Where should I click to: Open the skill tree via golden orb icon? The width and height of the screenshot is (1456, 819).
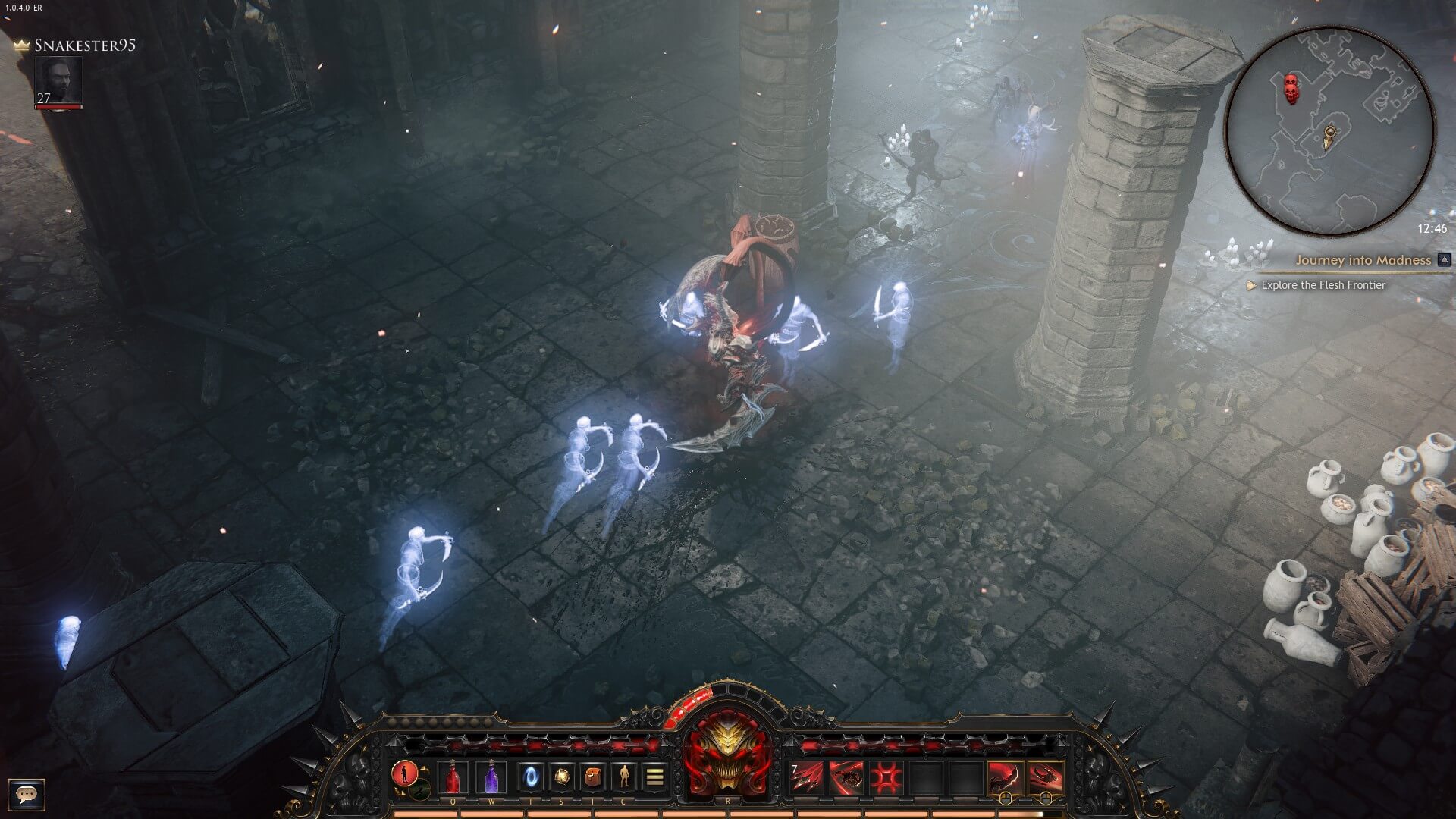561,777
